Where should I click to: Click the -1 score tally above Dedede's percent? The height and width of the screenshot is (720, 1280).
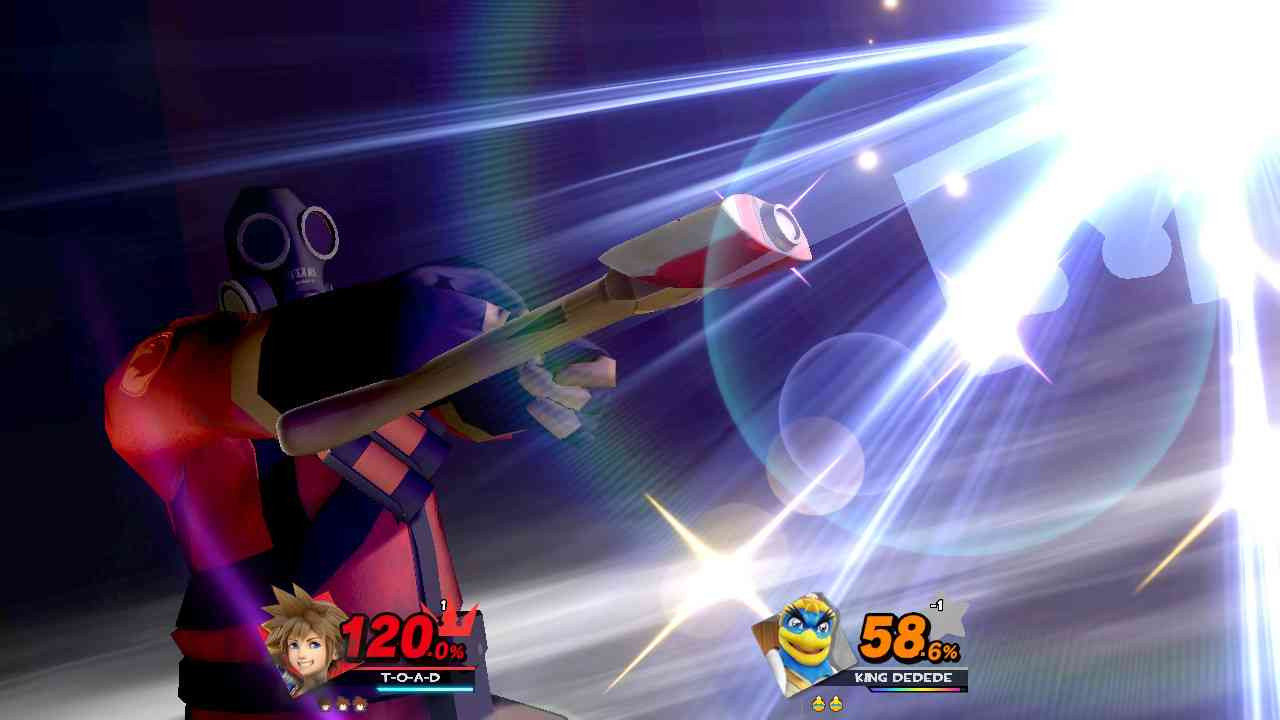tap(936, 604)
